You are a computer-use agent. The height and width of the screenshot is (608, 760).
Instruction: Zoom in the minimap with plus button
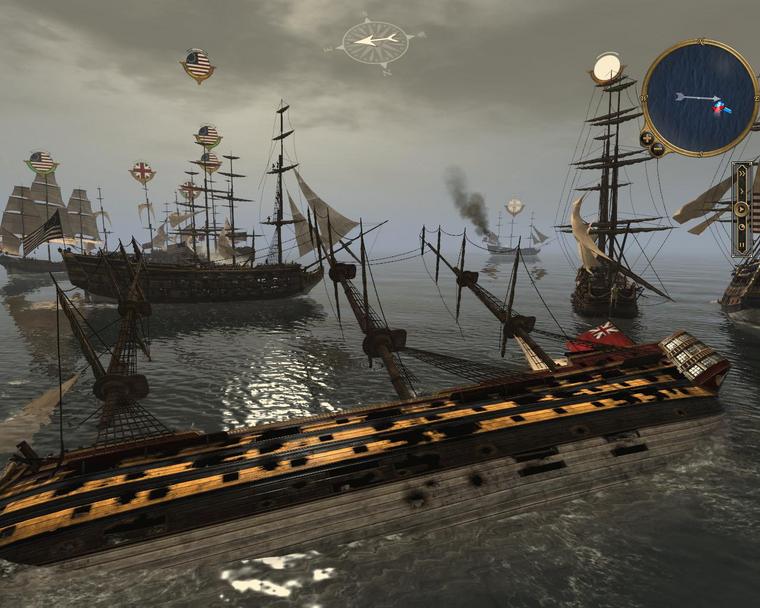point(647,137)
